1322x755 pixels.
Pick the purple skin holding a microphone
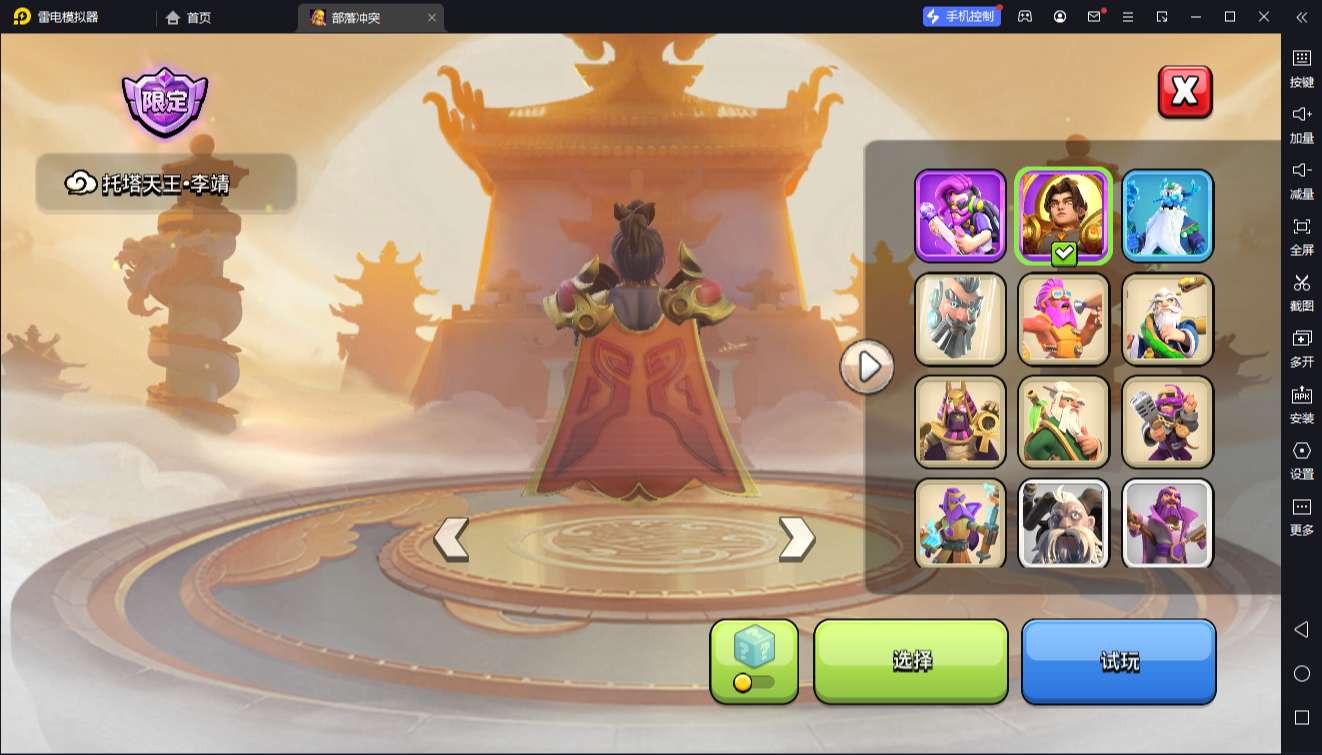coord(1167,422)
